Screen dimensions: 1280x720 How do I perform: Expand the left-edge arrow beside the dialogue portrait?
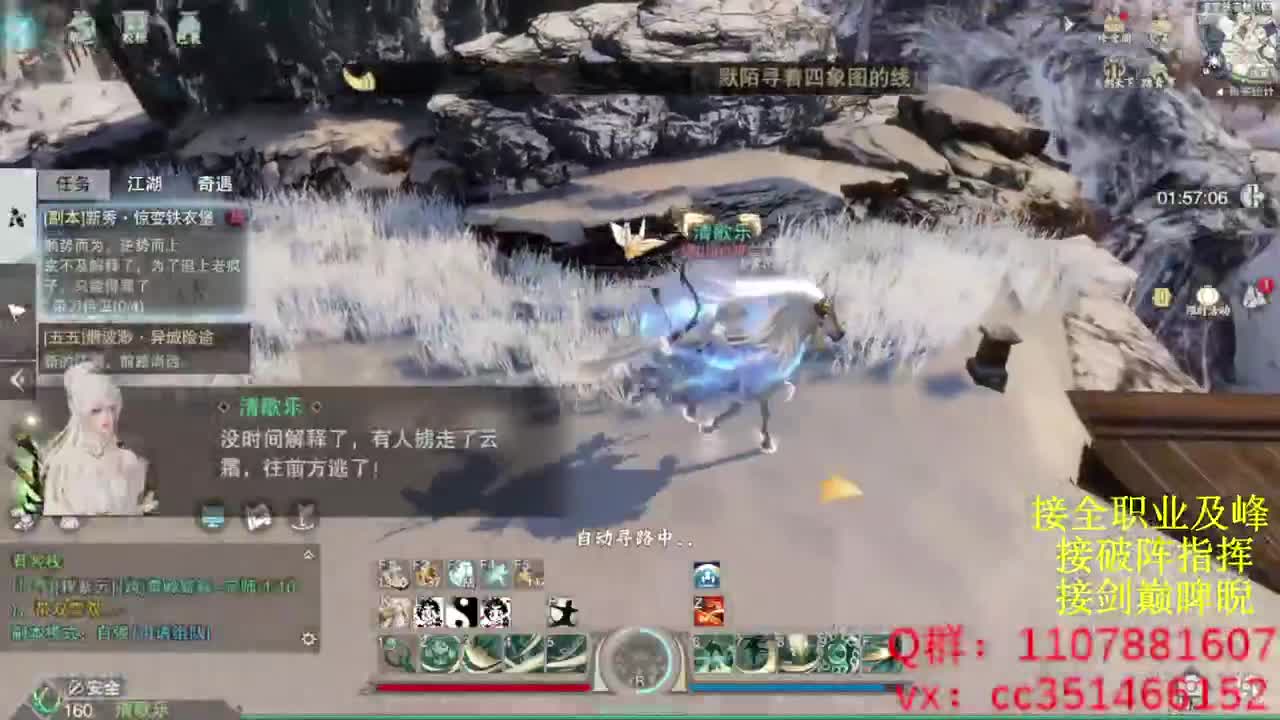click(x=15, y=380)
